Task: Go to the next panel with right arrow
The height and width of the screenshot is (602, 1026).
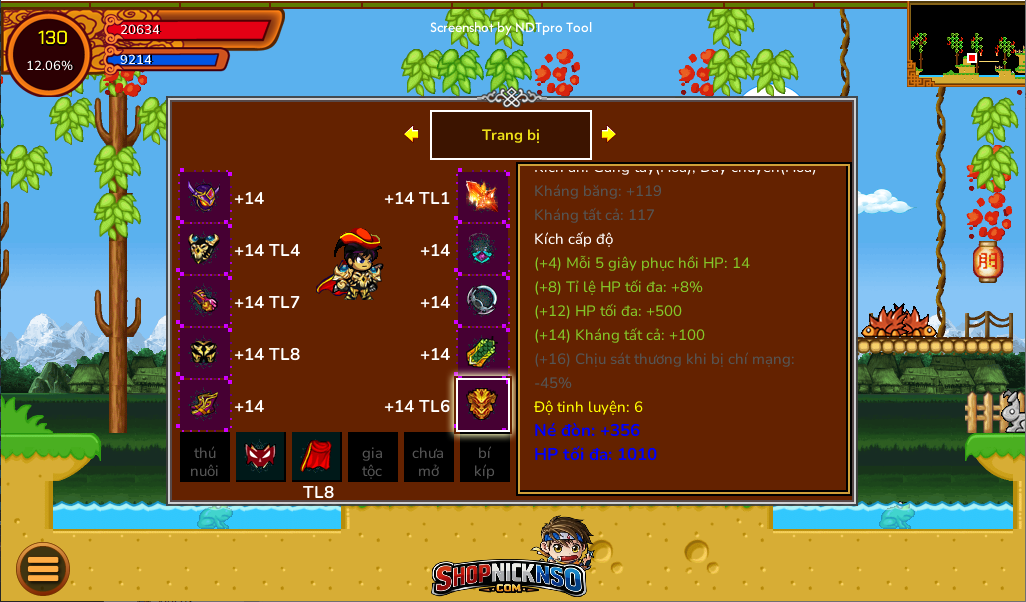Action: pyautogui.click(x=608, y=134)
